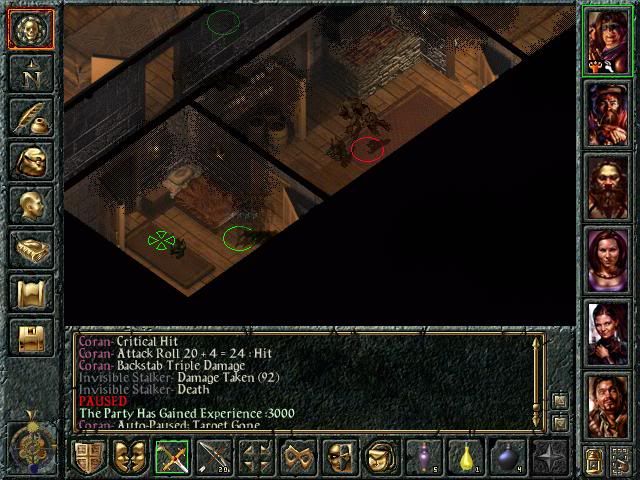Click the twin masks talk action
This screenshot has width=640, height=480.
coord(127,458)
